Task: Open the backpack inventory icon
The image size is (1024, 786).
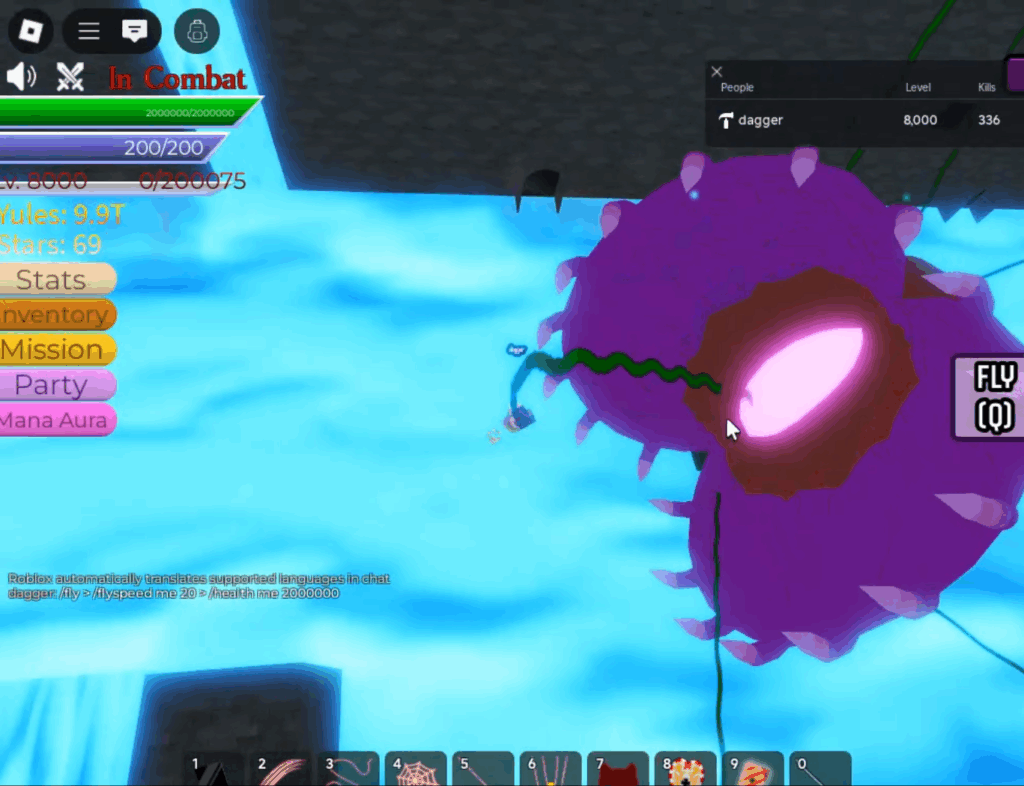Action: pos(197,32)
